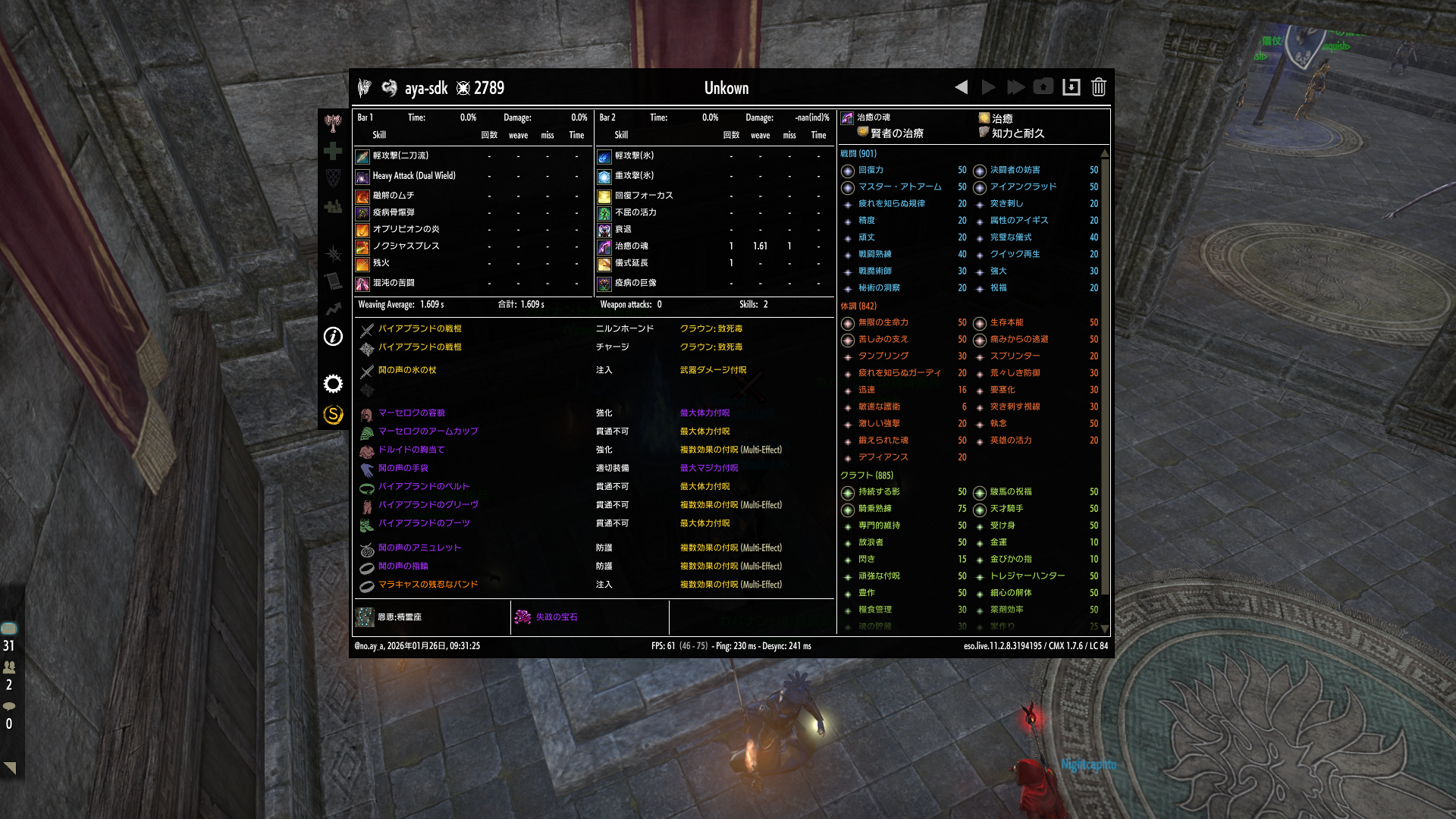Open the damage-taken tab with the shield icon
1456x819 pixels.
click(333, 178)
